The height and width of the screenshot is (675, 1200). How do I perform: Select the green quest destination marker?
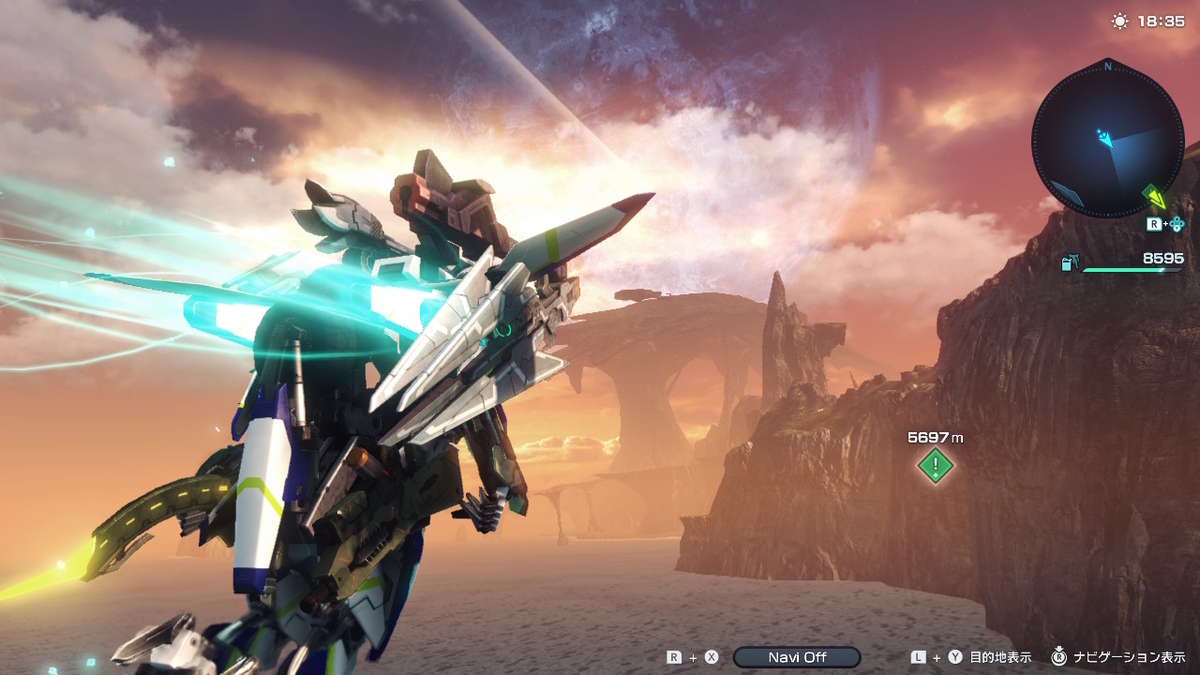(x=935, y=465)
